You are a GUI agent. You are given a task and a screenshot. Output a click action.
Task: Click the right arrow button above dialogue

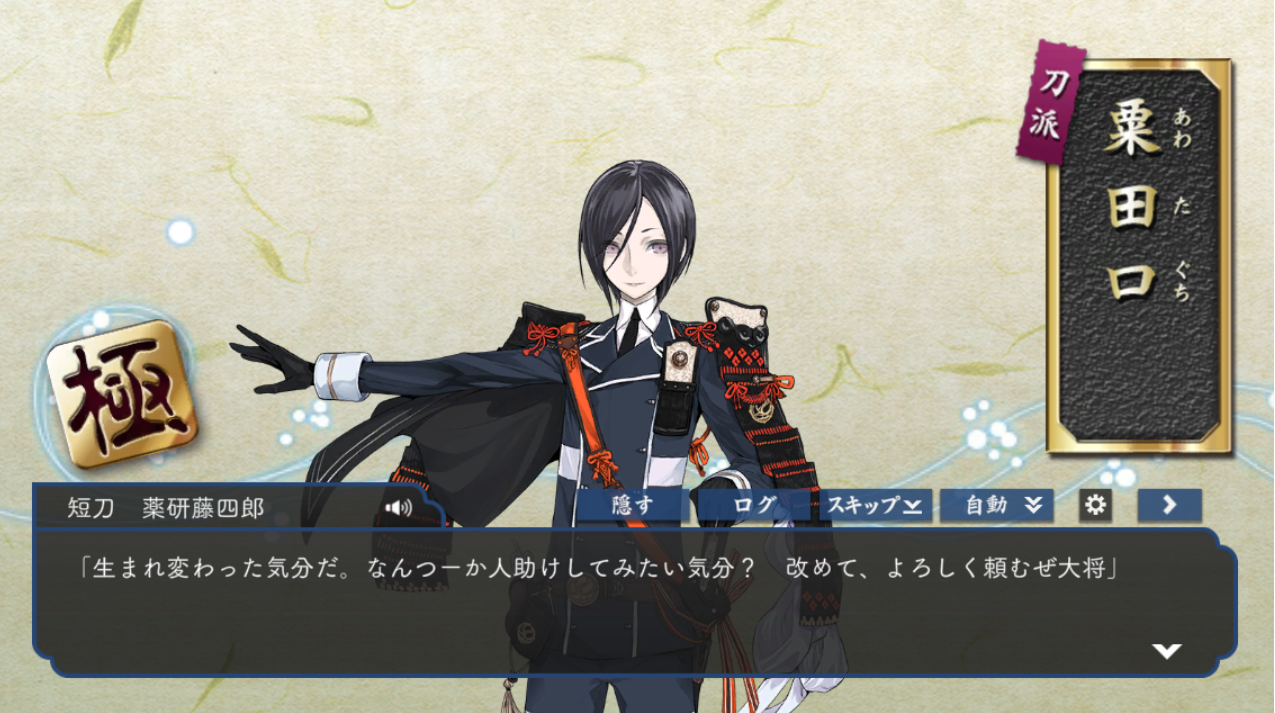click(x=1169, y=506)
